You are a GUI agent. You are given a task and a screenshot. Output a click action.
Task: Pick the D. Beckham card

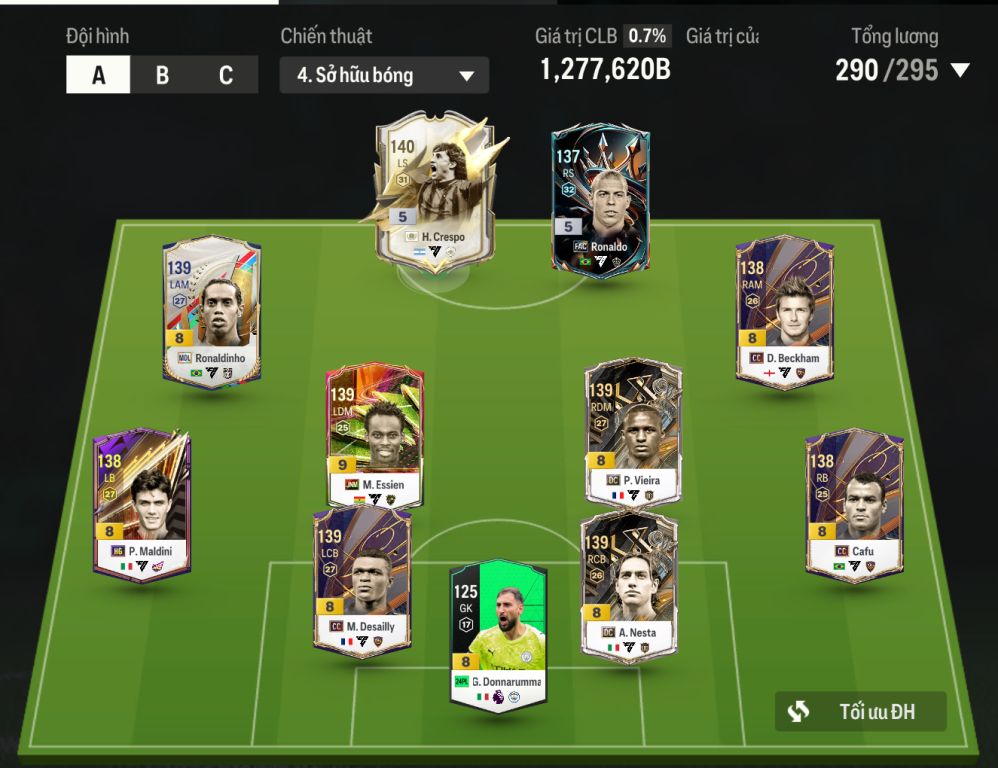pyautogui.click(x=785, y=312)
